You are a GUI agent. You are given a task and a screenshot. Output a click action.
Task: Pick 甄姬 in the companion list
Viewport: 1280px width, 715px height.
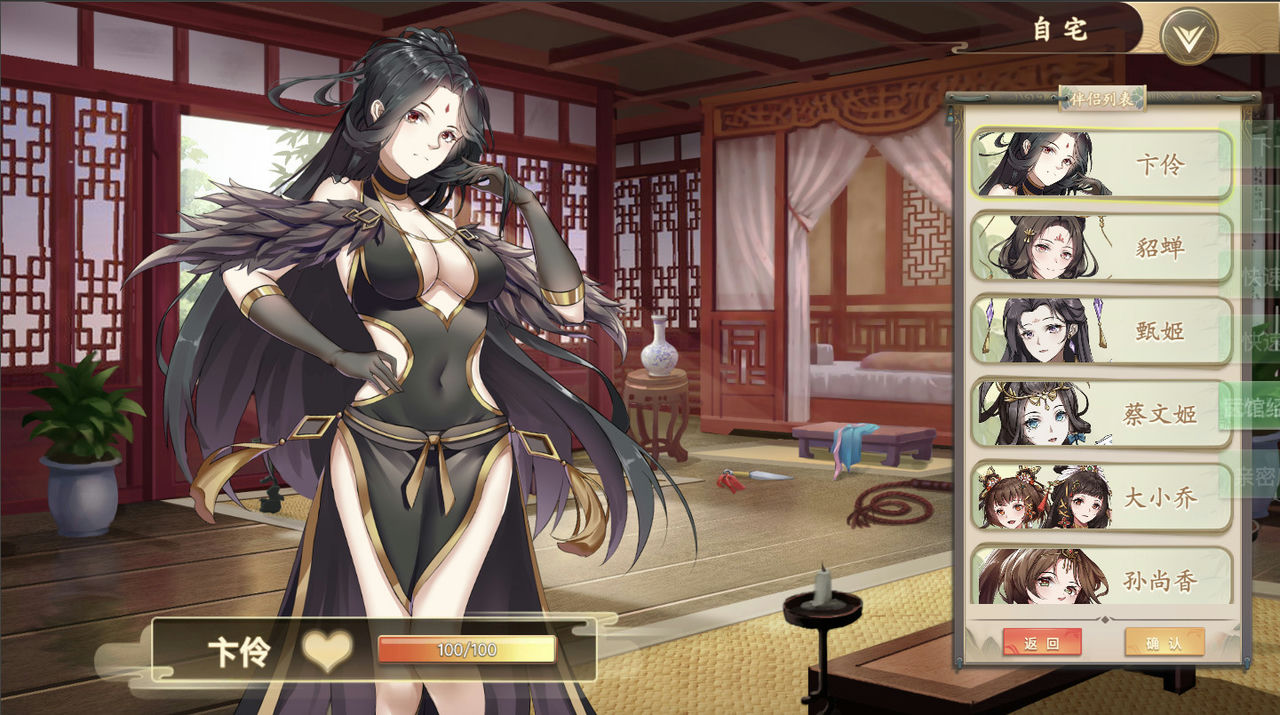click(1101, 330)
